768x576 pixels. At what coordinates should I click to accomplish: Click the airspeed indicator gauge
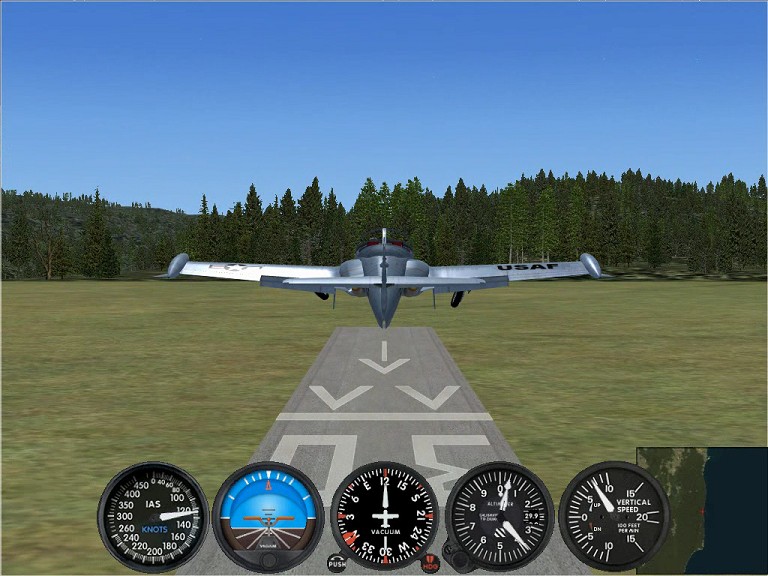[153, 516]
